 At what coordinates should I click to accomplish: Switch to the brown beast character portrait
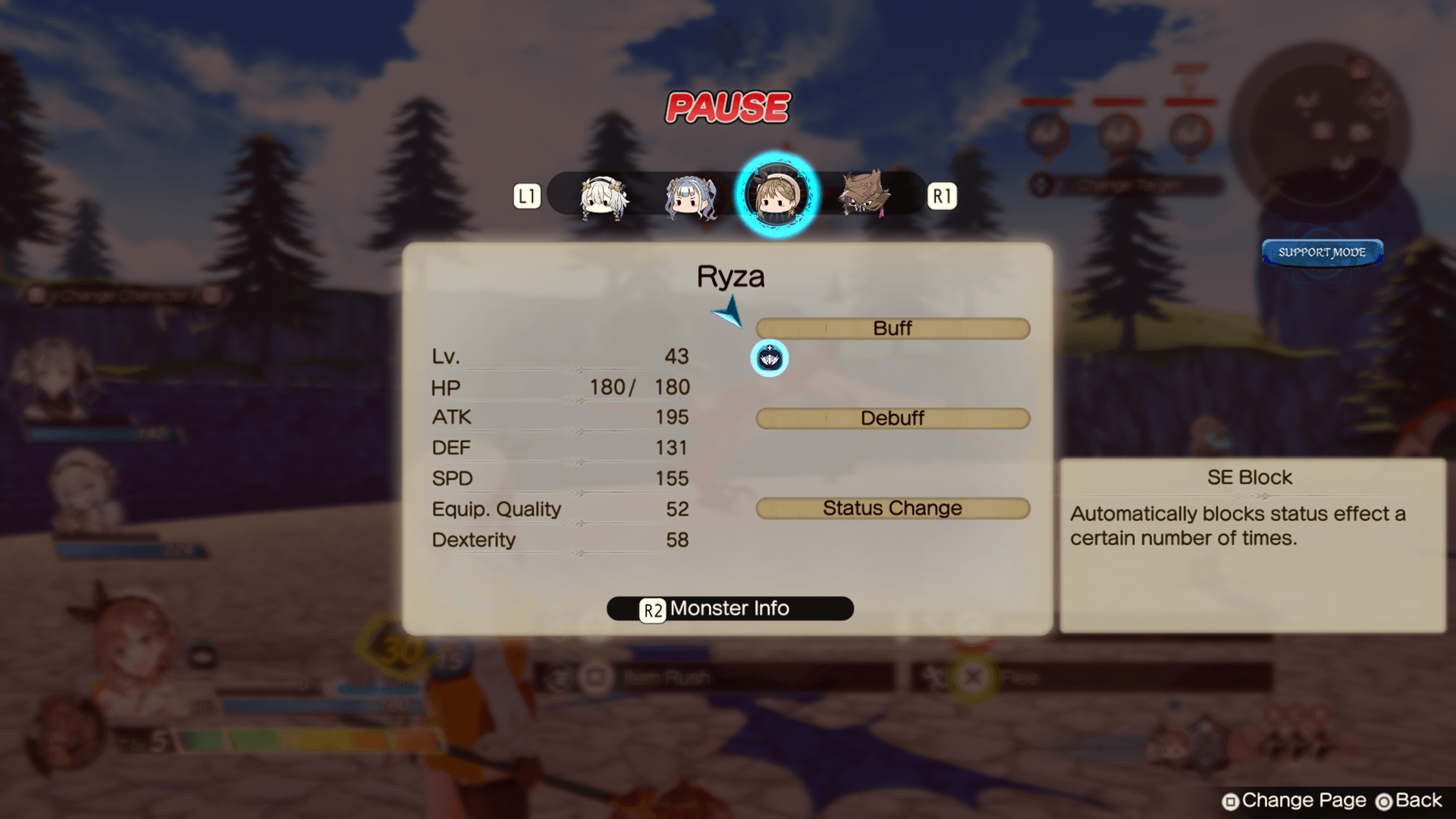(864, 193)
